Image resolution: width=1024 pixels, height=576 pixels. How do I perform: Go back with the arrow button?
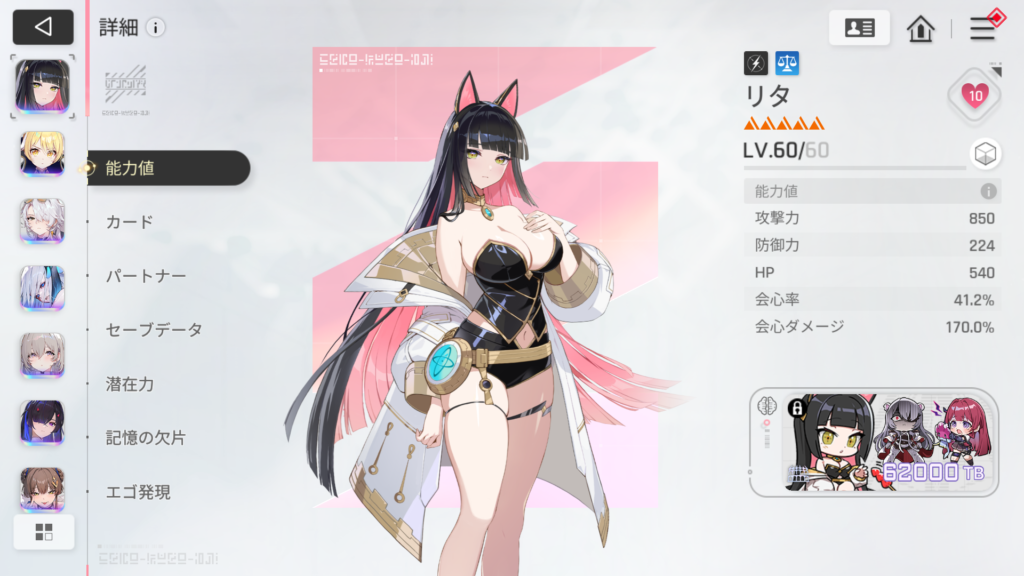tap(43, 27)
